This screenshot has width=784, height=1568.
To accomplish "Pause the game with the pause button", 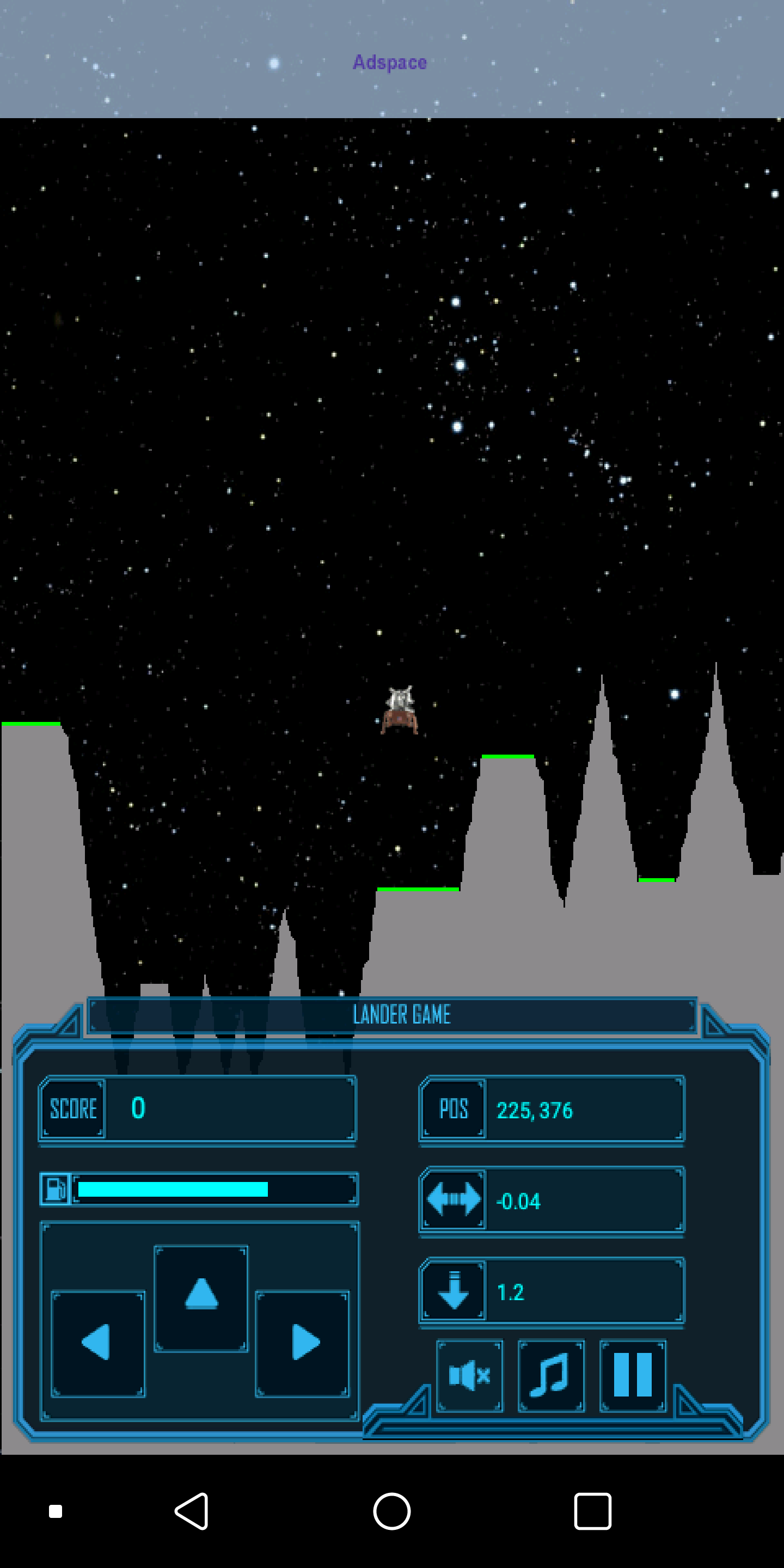I will pyautogui.click(x=633, y=1376).
